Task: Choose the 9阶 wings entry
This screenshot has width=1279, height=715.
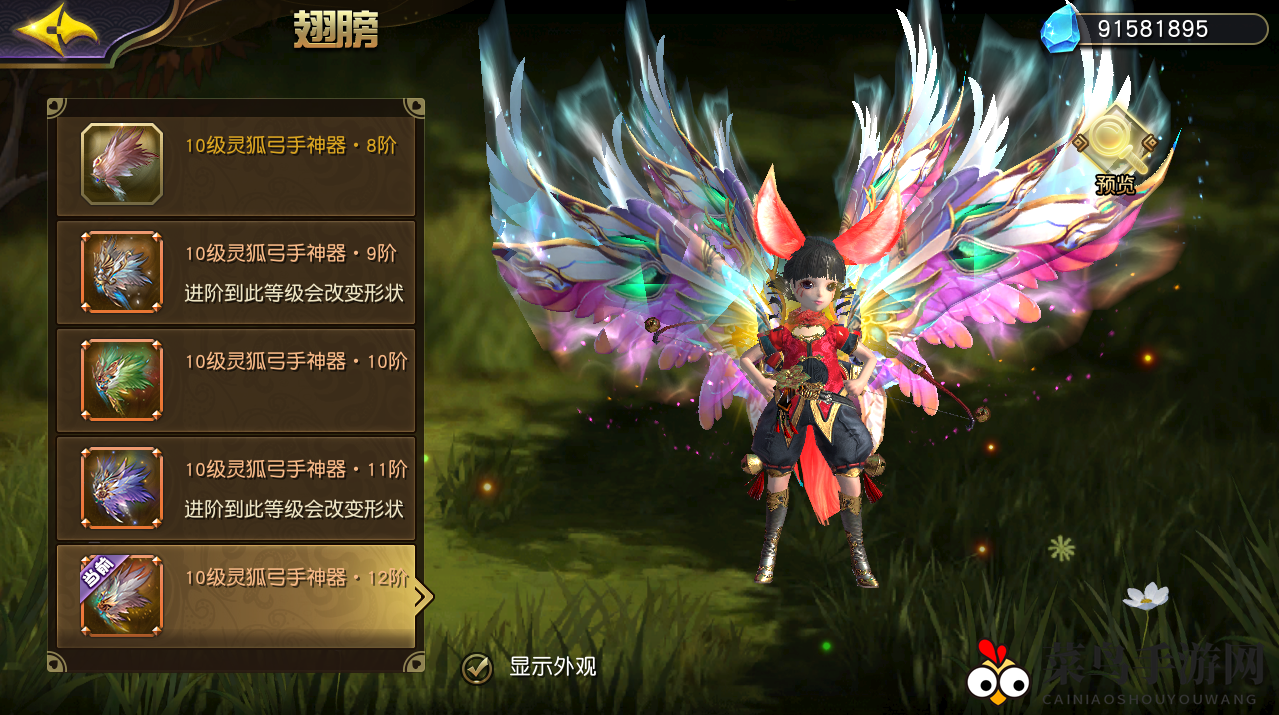Action: [236, 272]
